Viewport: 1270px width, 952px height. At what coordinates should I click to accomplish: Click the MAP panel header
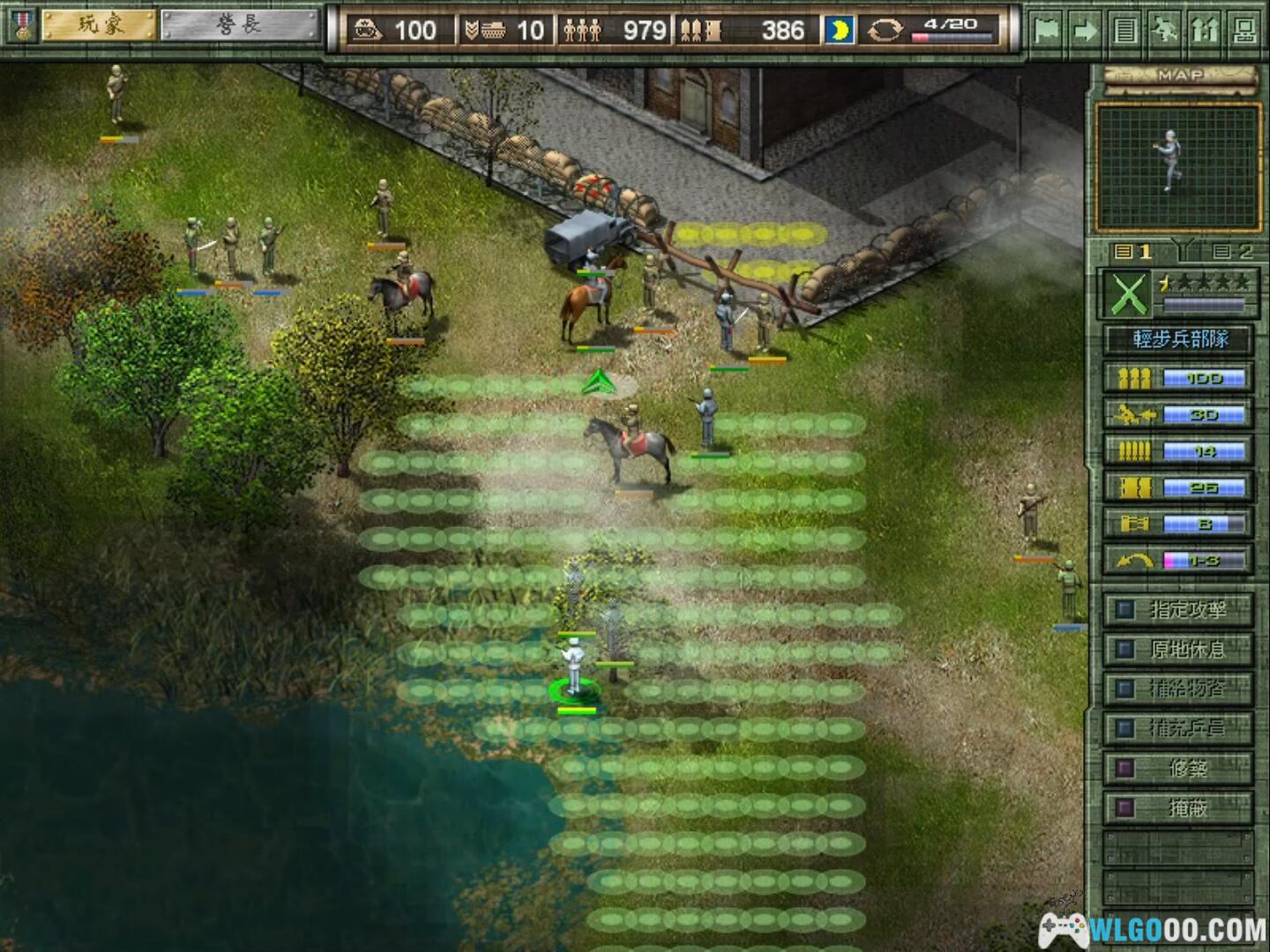[1180, 77]
